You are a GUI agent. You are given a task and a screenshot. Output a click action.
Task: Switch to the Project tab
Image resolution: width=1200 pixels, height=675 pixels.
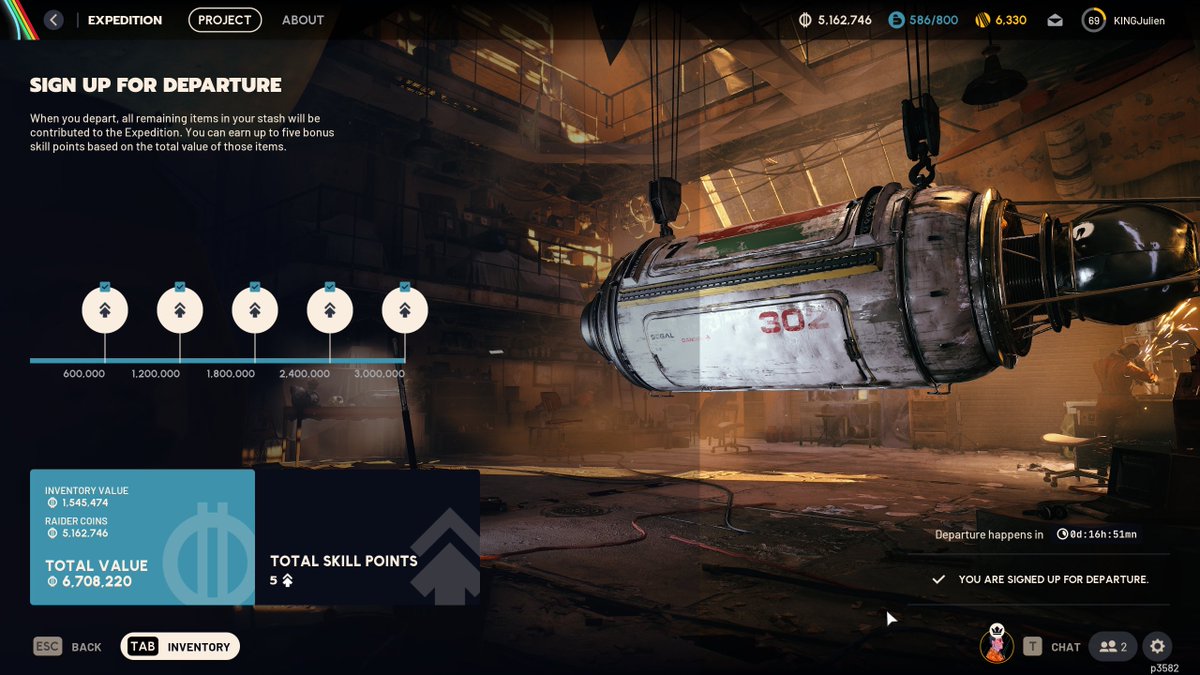[x=225, y=20]
